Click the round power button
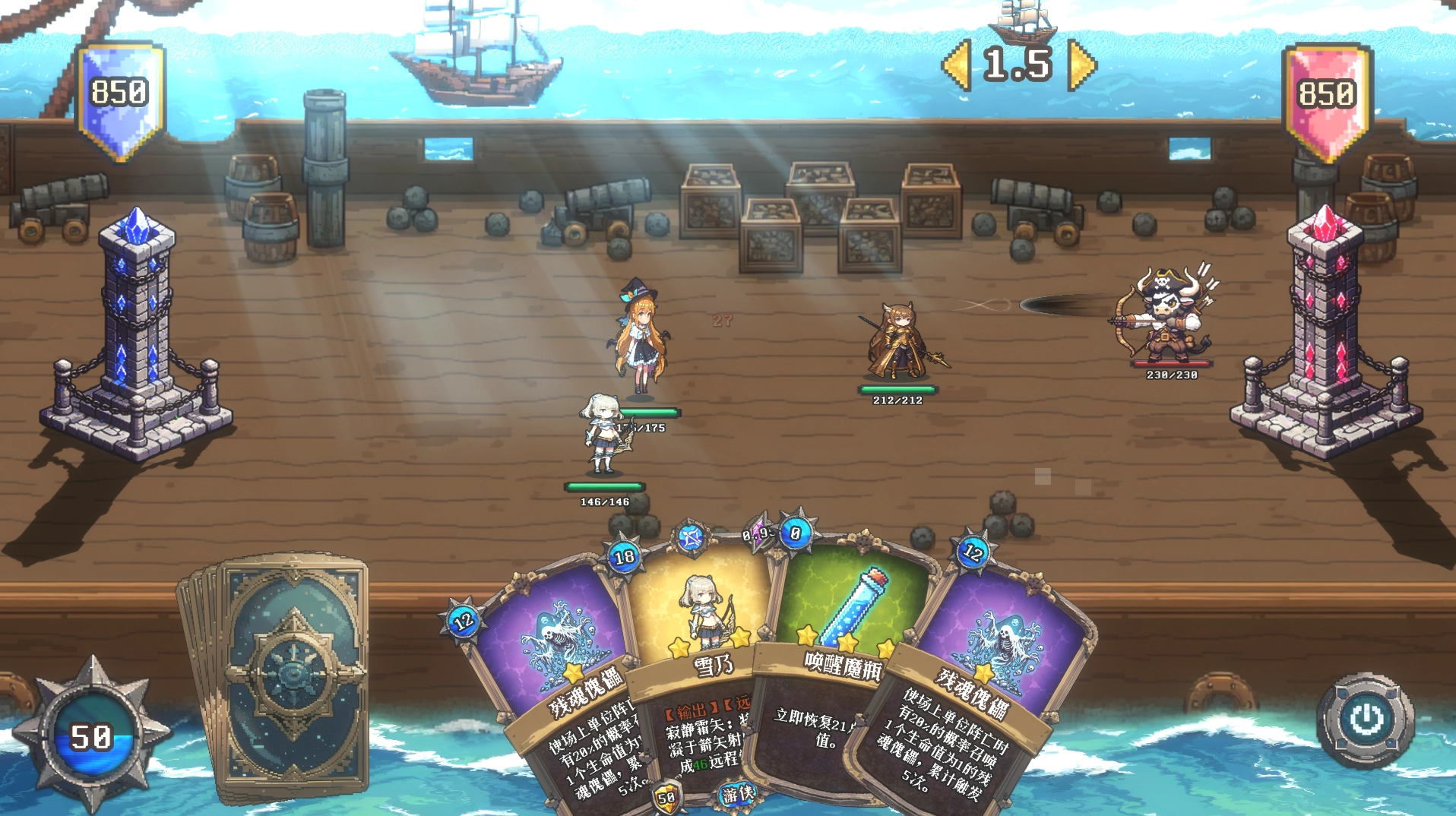This screenshot has width=1456, height=816. click(x=1366, y=719)
